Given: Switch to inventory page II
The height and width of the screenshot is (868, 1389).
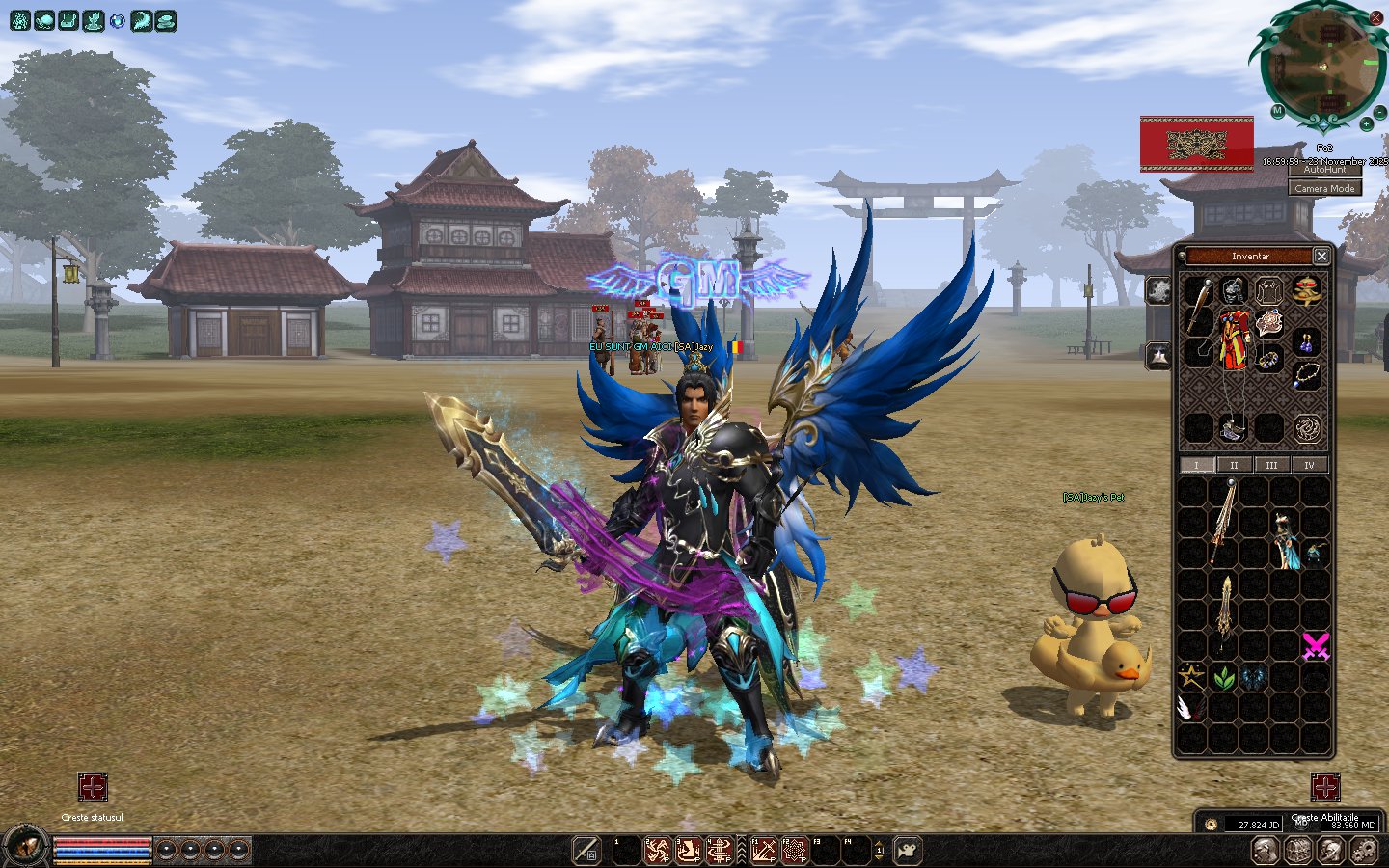Looking at the screenshot, I should click(1234, 465).
